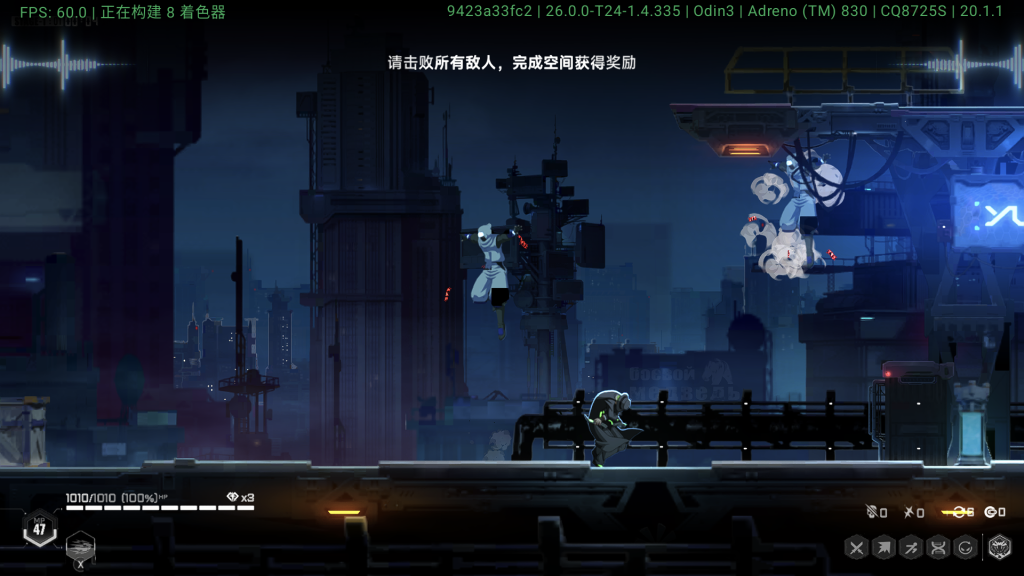Open the beast emblem hexagon icon
The image size is (1024, 576).
click(999, 547)
